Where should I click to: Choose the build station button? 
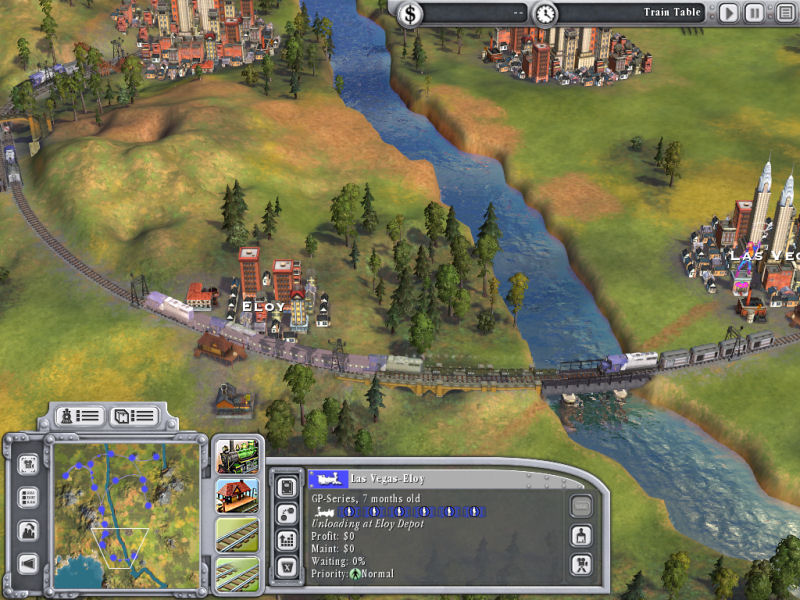point(237,494)
